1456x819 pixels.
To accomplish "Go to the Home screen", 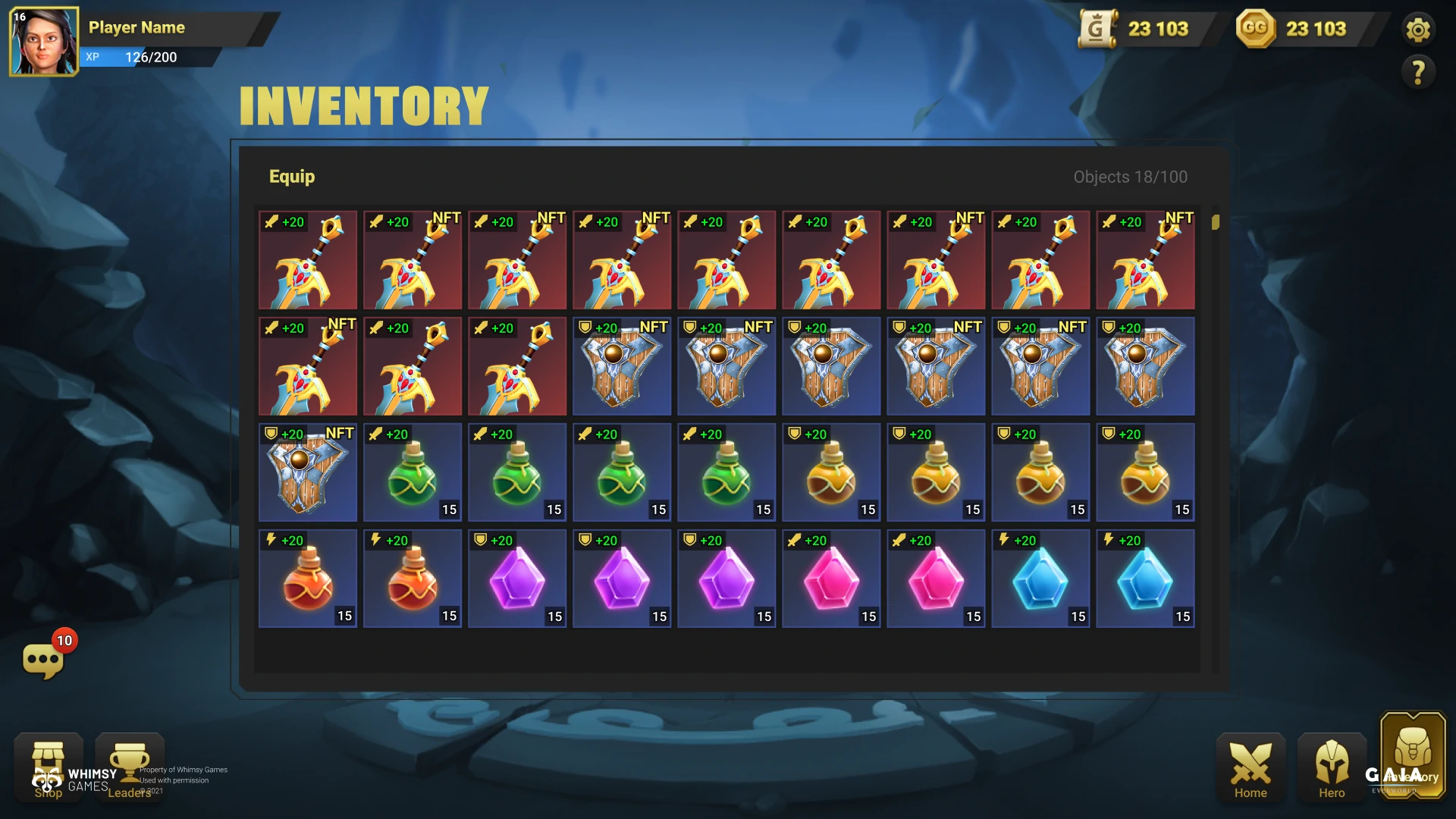I will [1250, 767].
